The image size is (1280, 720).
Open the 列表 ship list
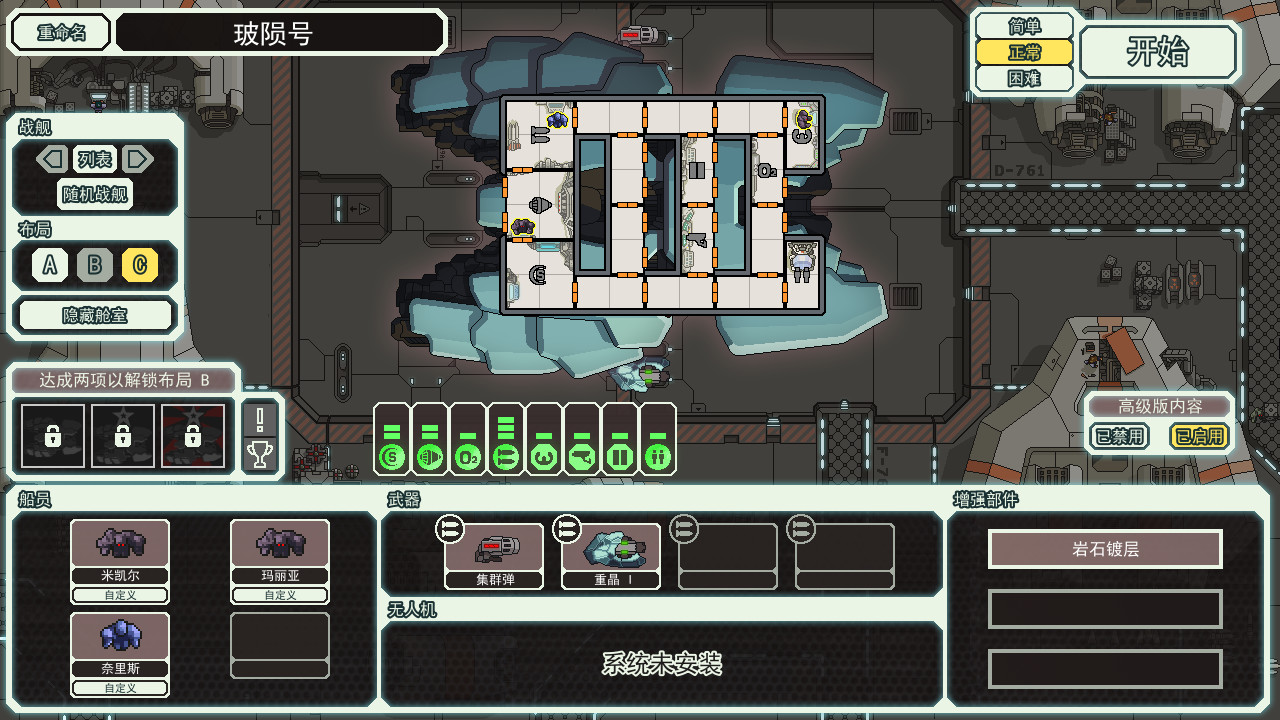coord(95,159)
